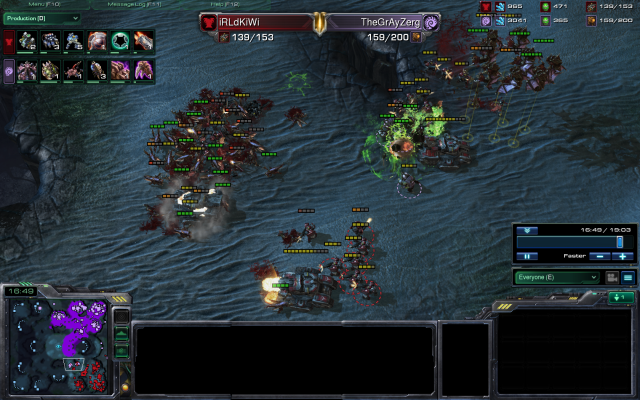Click the replay timeline slider handle
The image size is (640, 400).
click(x=619, y=241)
